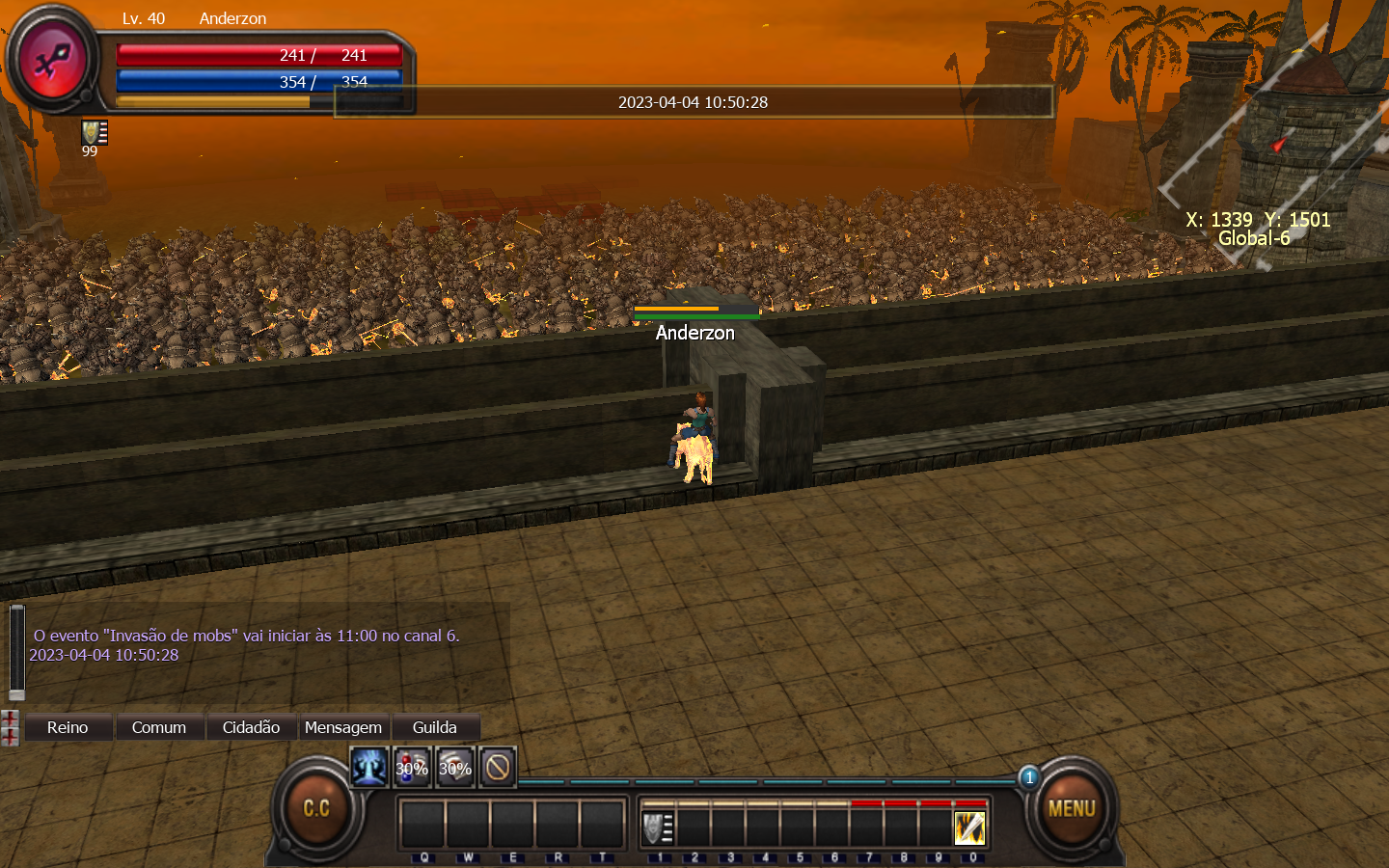This screenshot has height=868, width=1389.
Task: Click the blue glowing figure skill icon
Action: pos(368,768)
